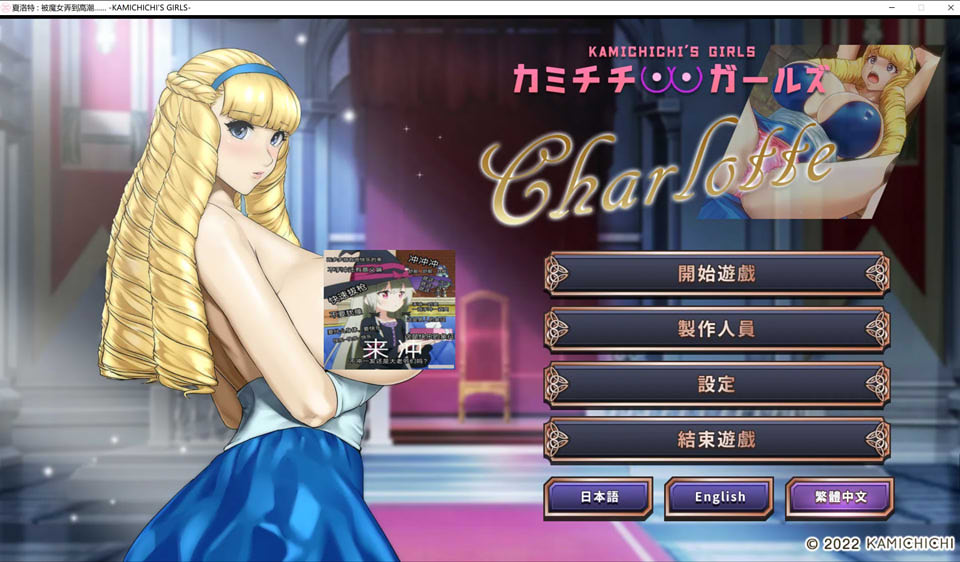Open the 製作人員 credits screen
This screenshot has width=960, height=562.
click(716, 329)
